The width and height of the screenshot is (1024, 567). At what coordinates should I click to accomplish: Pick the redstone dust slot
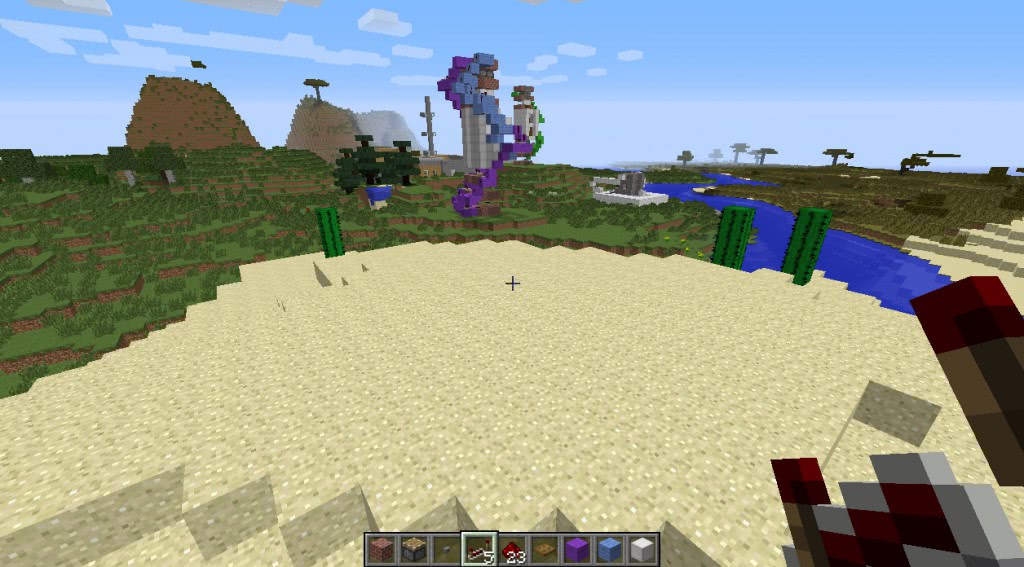[512, 549]
